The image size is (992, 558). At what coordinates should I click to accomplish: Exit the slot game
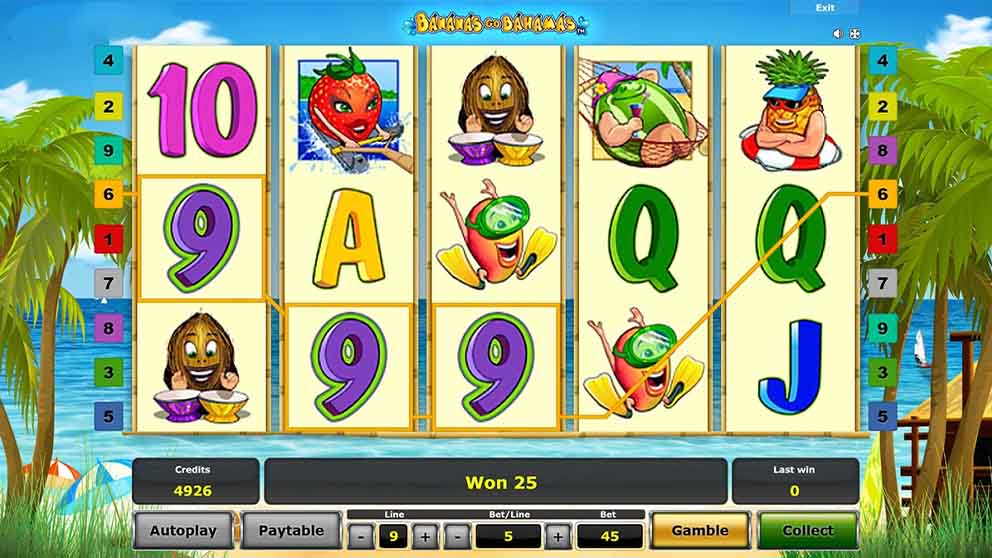coord(824,8)
